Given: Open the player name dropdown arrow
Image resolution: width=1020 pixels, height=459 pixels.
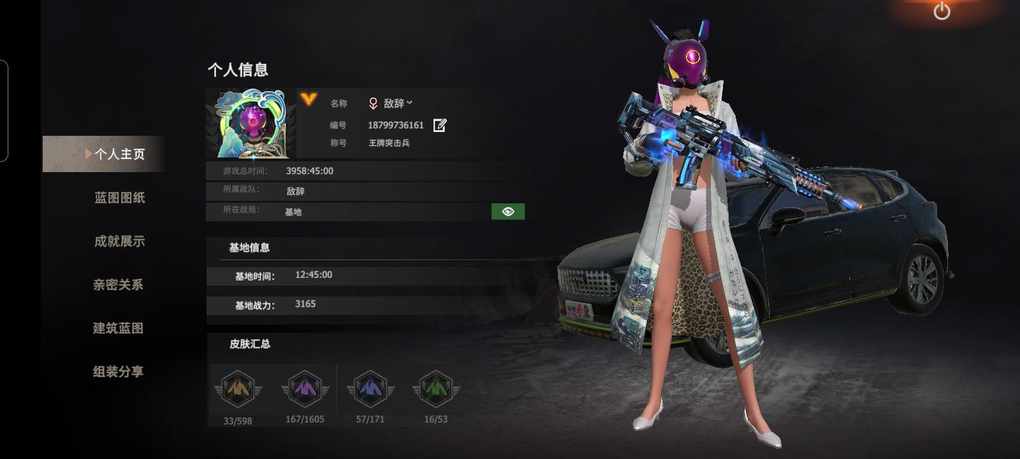Looking at the screenshot, I should (x=410, y=102).
